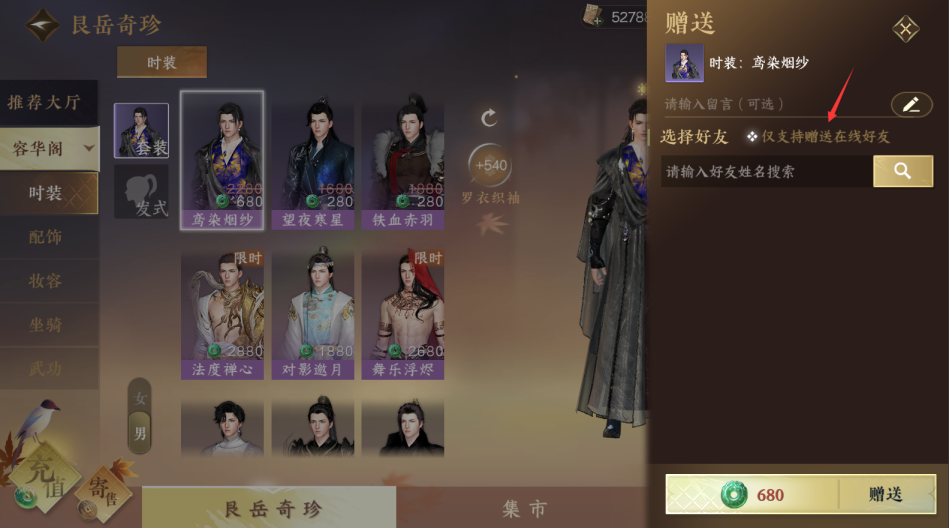Switch to the 配饰 accessories category
The height and width of the screenshot is (528, 949).
pyautogui.click(x=45, y=237)
